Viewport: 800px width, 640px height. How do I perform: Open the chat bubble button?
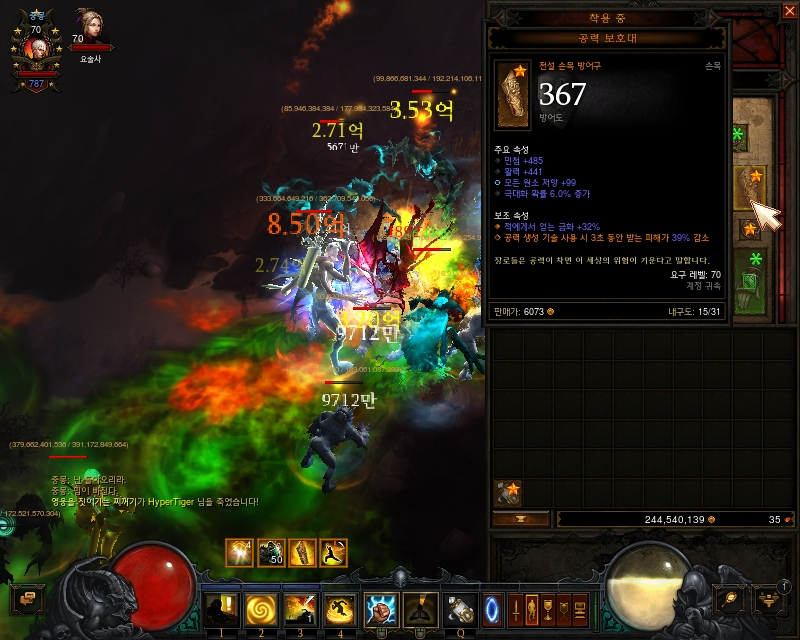click(26, 599)
